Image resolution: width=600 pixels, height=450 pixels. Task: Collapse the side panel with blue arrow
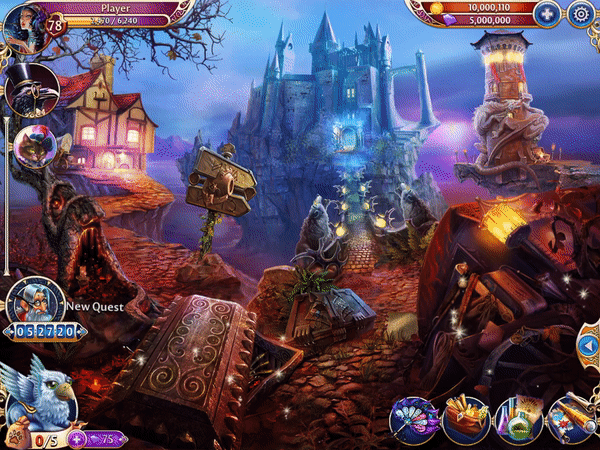588,345
